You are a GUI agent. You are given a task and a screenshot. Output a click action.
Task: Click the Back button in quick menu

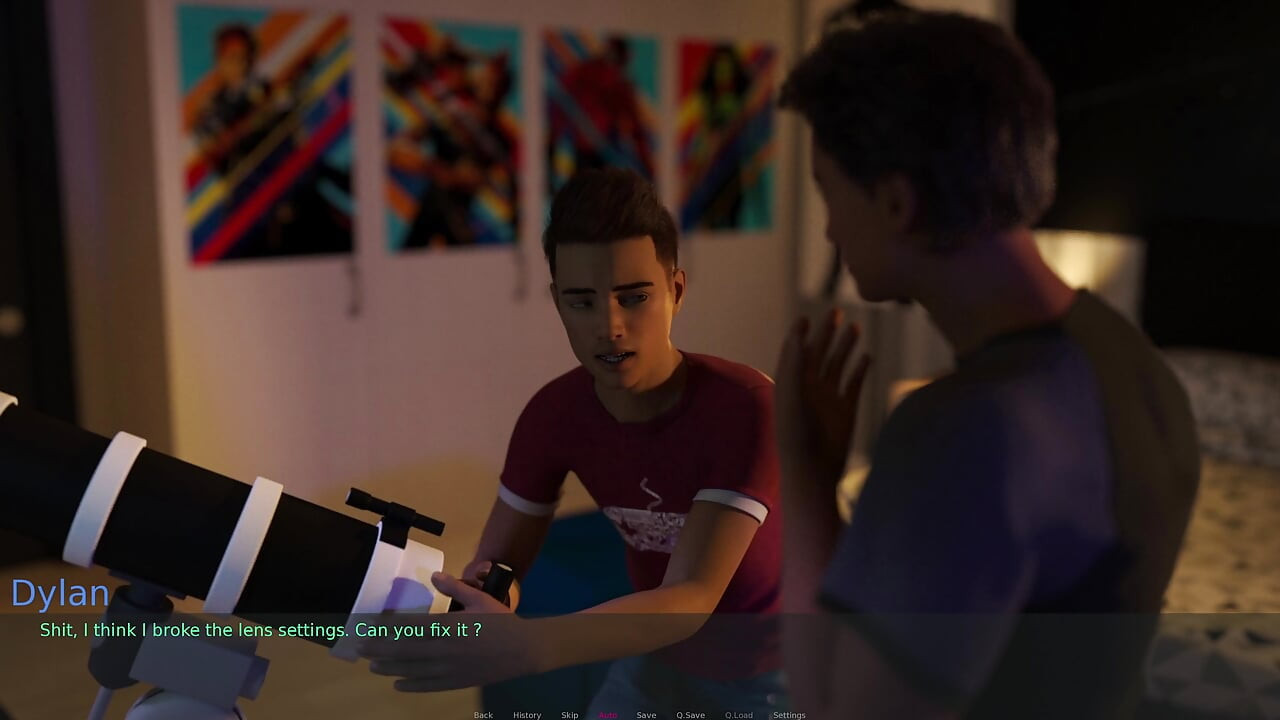click(x=483, y=715)
